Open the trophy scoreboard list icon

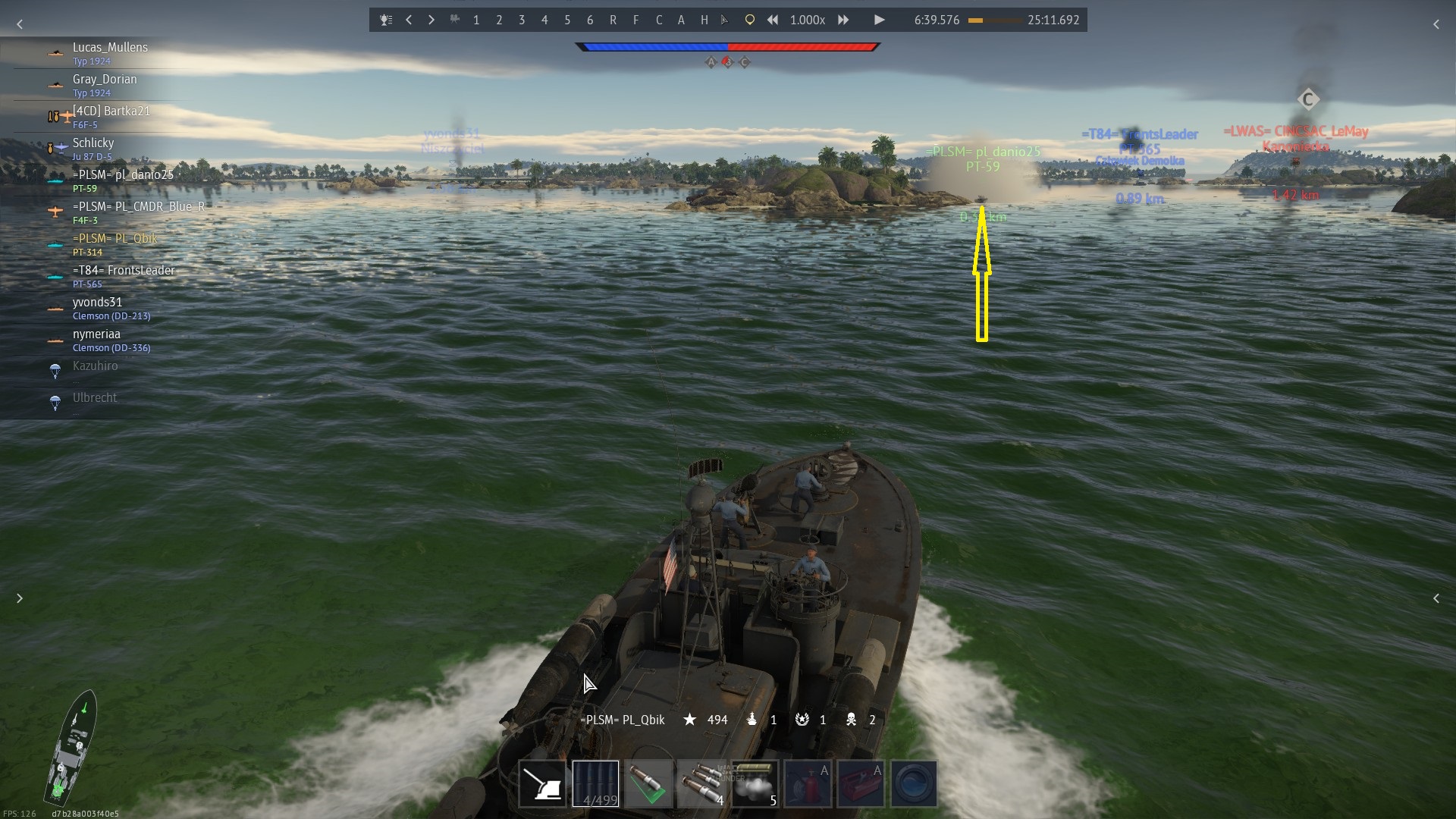[x=386, y=20]
